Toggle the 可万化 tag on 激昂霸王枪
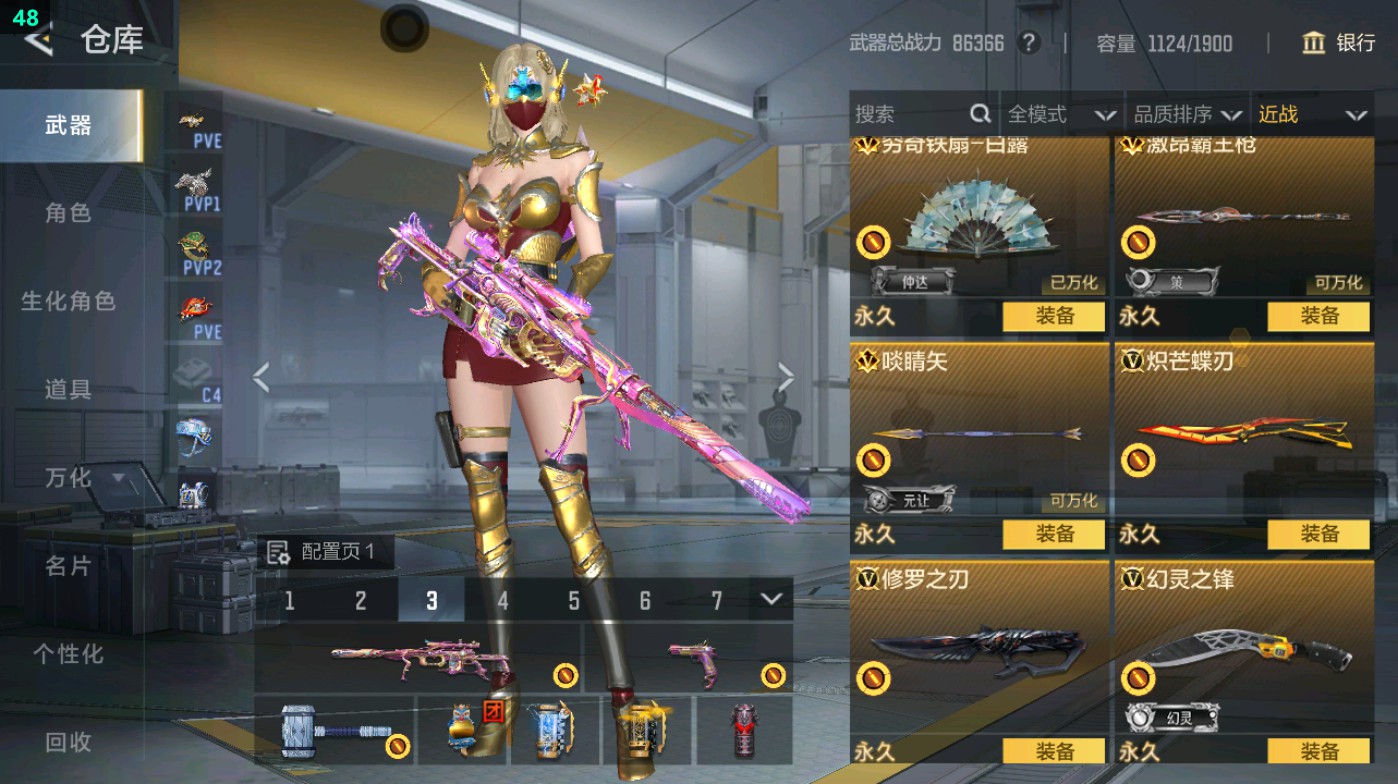Screen dimensions: 1398x784 [1337, 284]
